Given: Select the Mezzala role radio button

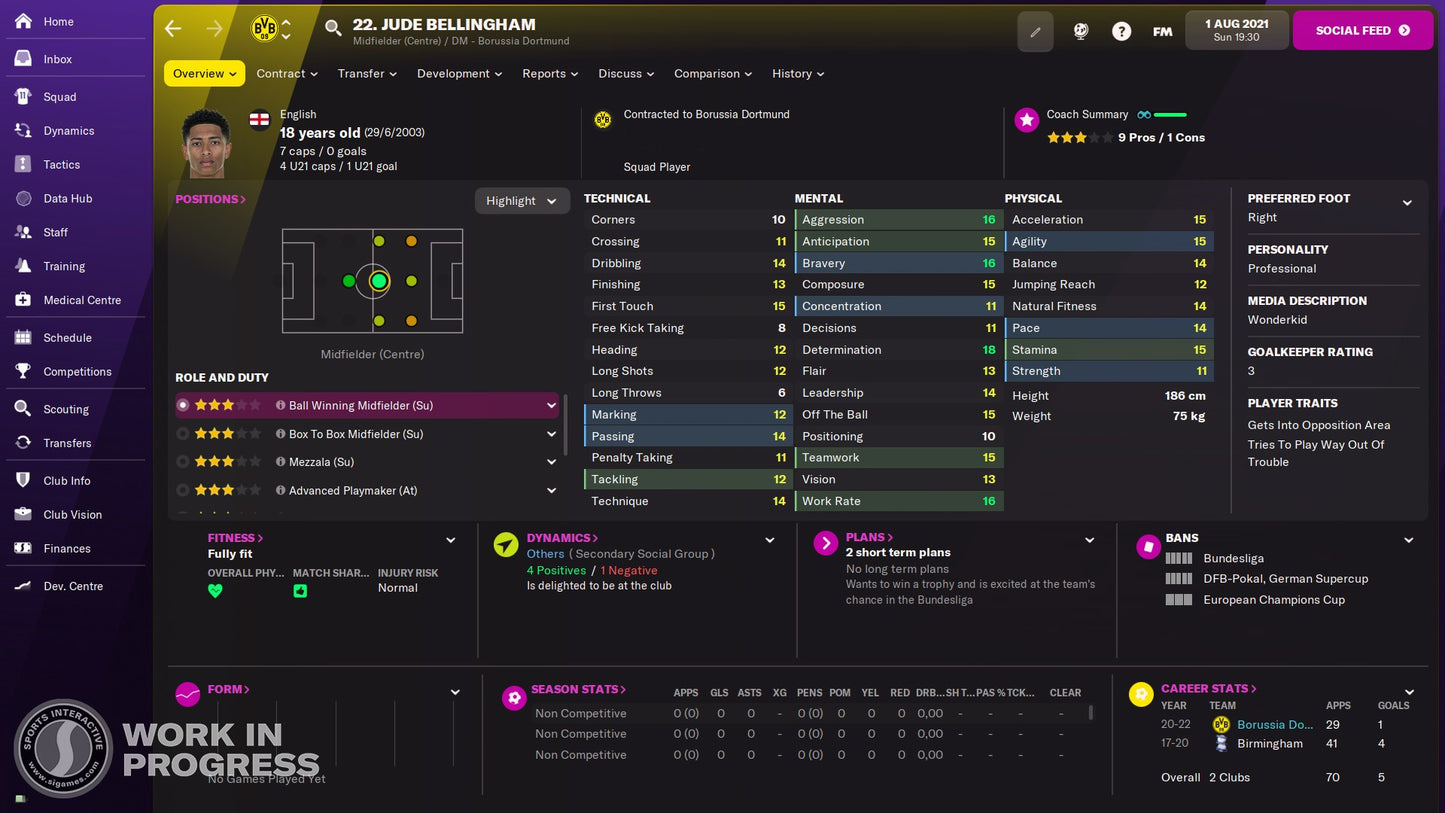Looking at the screenshot, I should click(181, 461).
